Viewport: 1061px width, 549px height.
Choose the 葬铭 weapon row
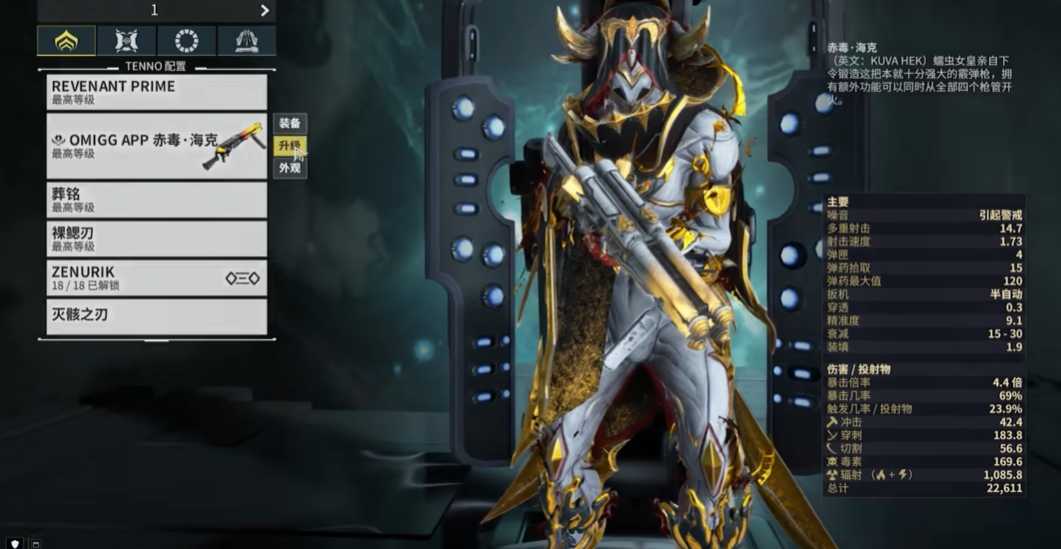[x=157, y=200]
